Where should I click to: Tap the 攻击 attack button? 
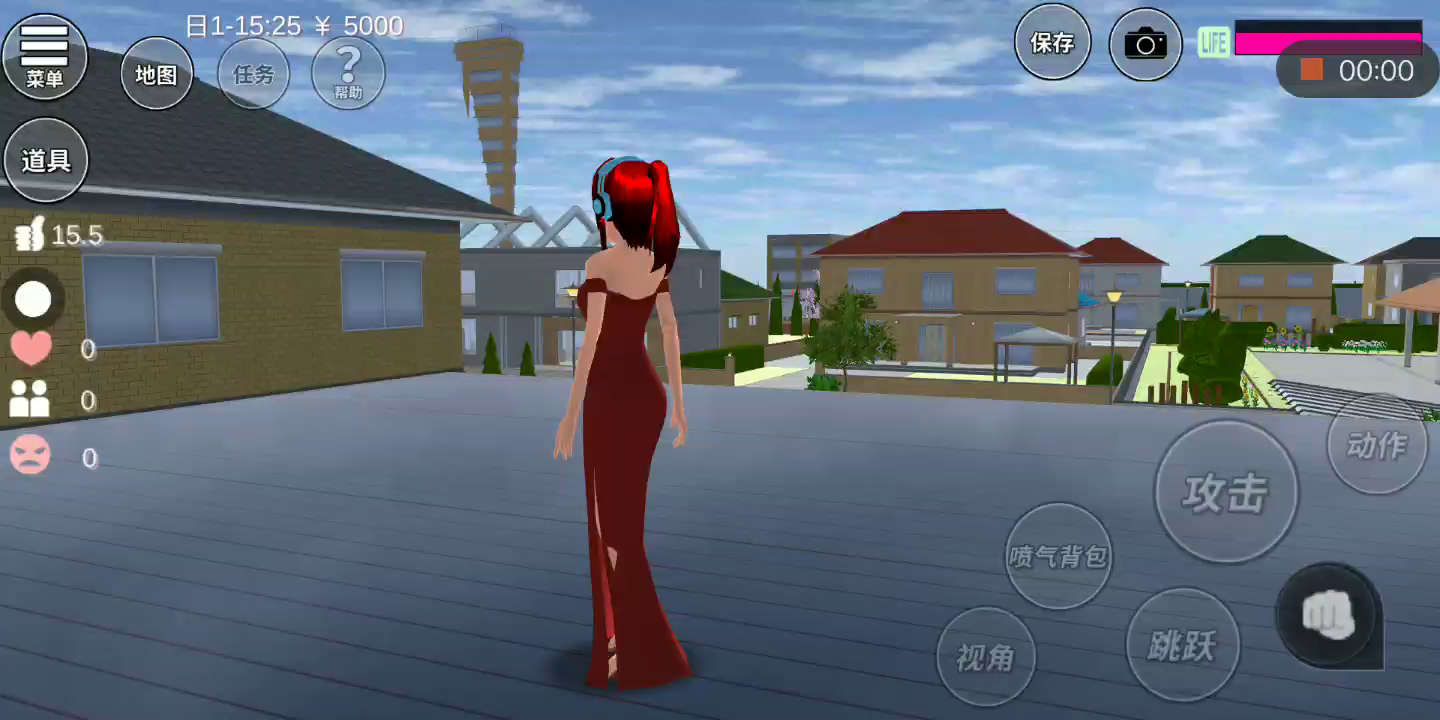[1226, 492]
